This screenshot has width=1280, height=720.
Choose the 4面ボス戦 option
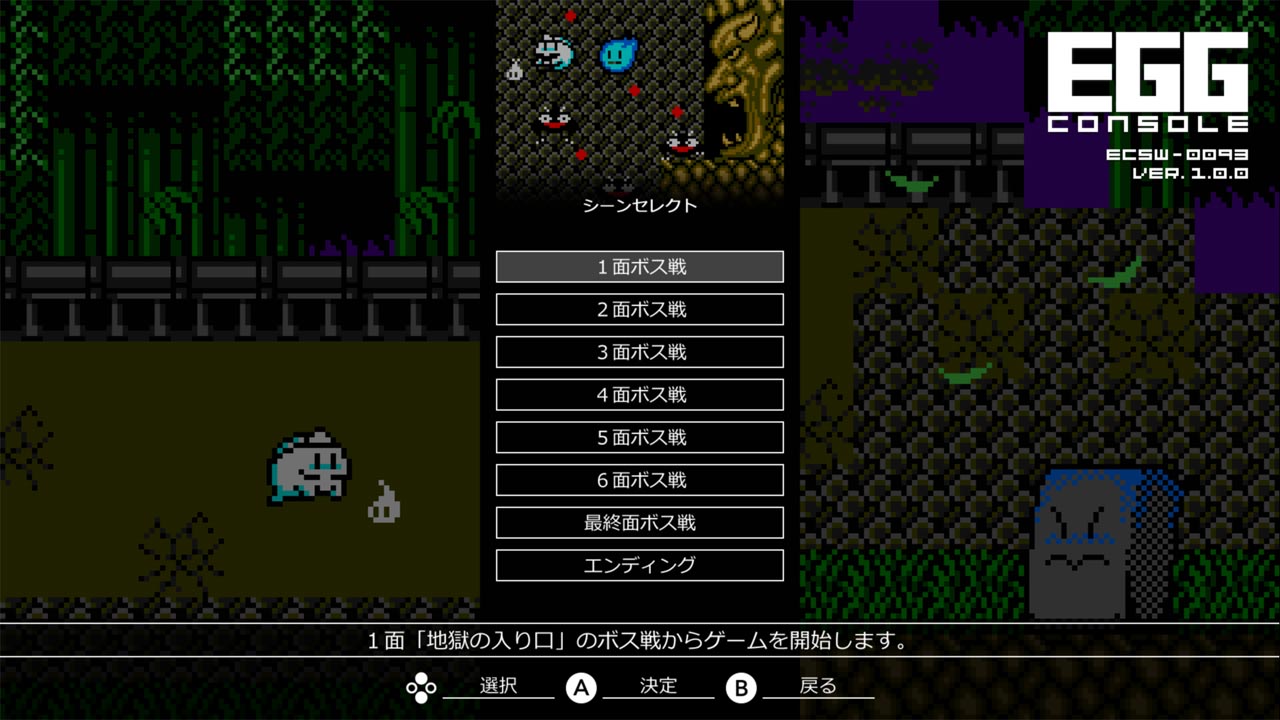(x=639, y=394)
